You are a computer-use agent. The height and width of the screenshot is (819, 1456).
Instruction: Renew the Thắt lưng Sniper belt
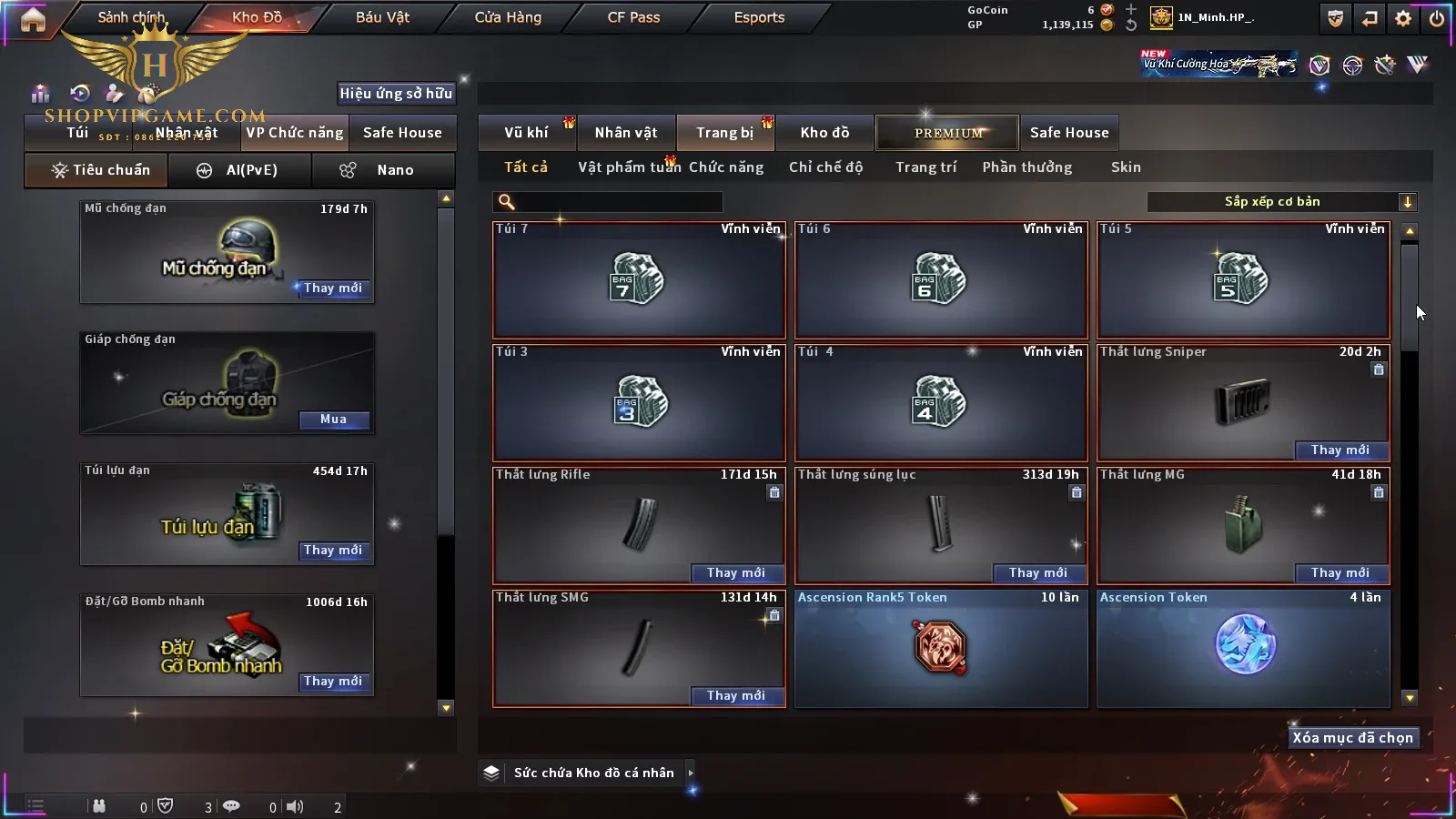tap(1340, 450)
